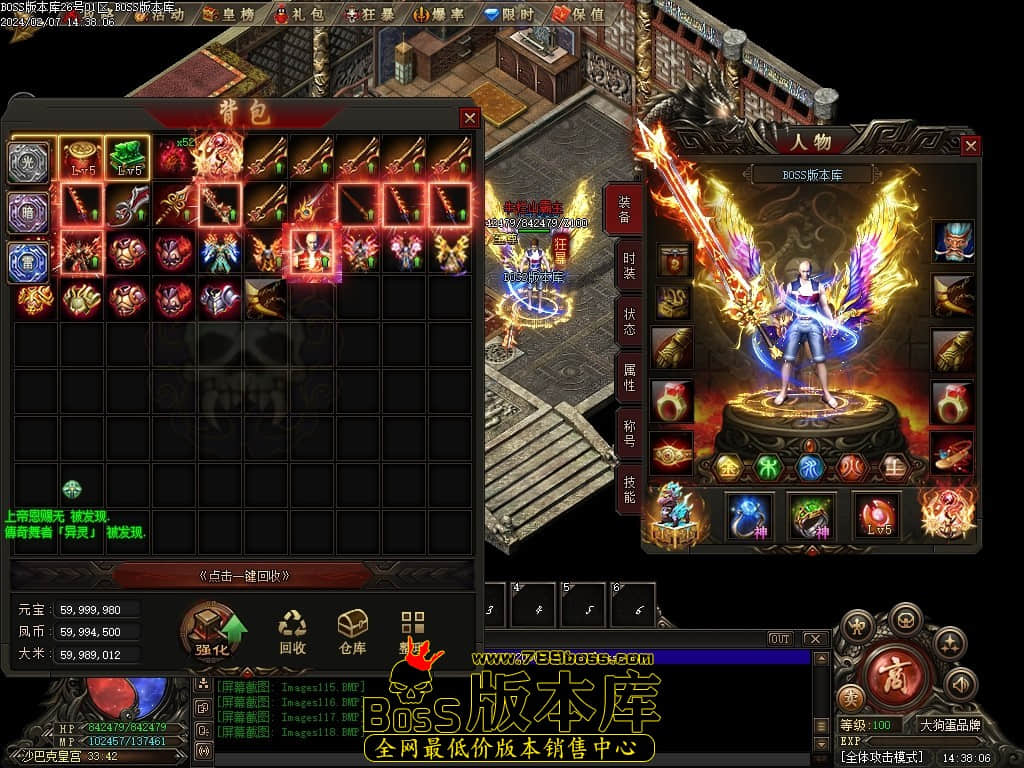Viewport: 1024px width, 768px height.
Task: Open the 仓库 warehouse chest
Action: [352, 632]
